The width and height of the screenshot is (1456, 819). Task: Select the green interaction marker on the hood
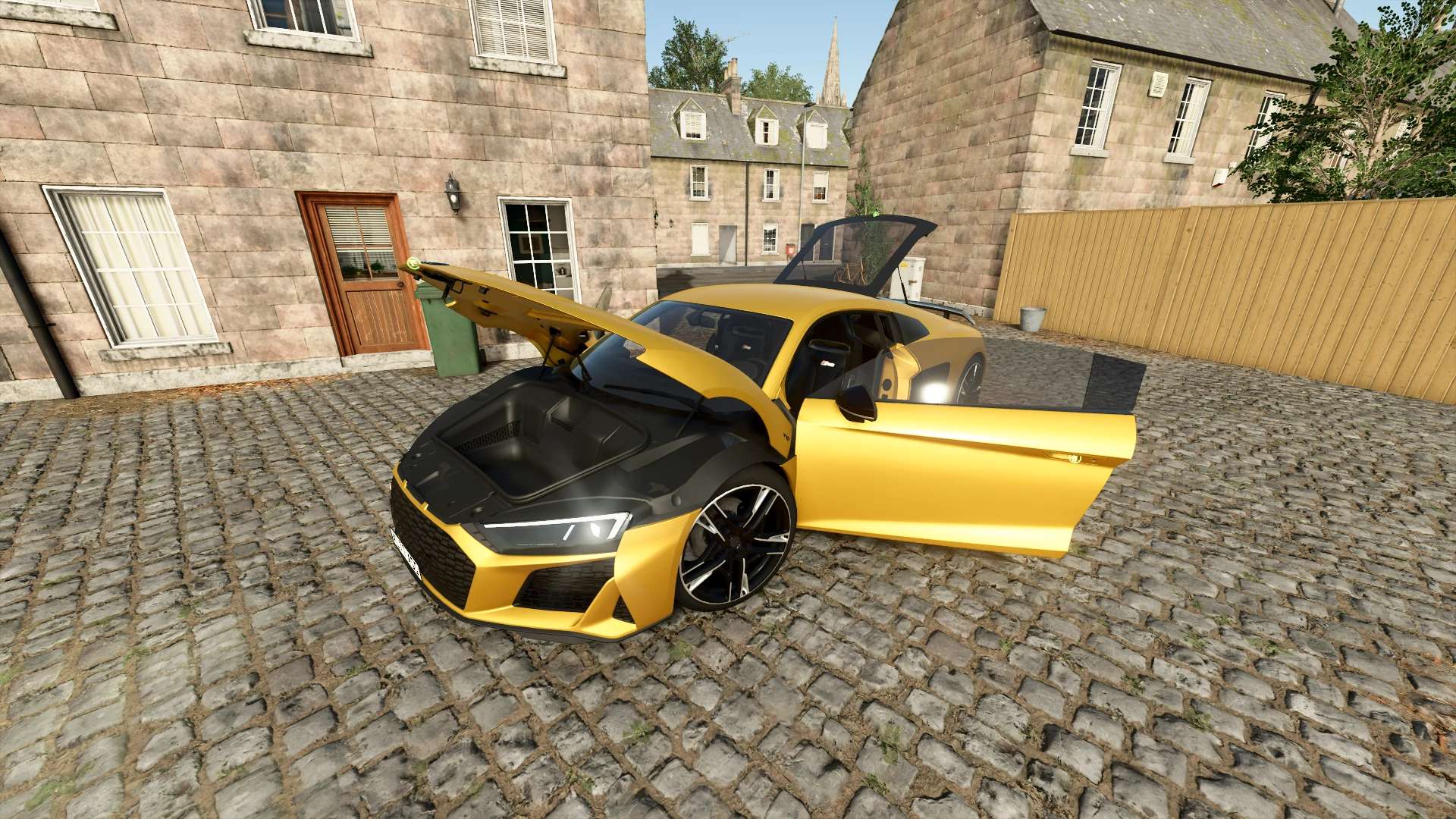point(413,264)
